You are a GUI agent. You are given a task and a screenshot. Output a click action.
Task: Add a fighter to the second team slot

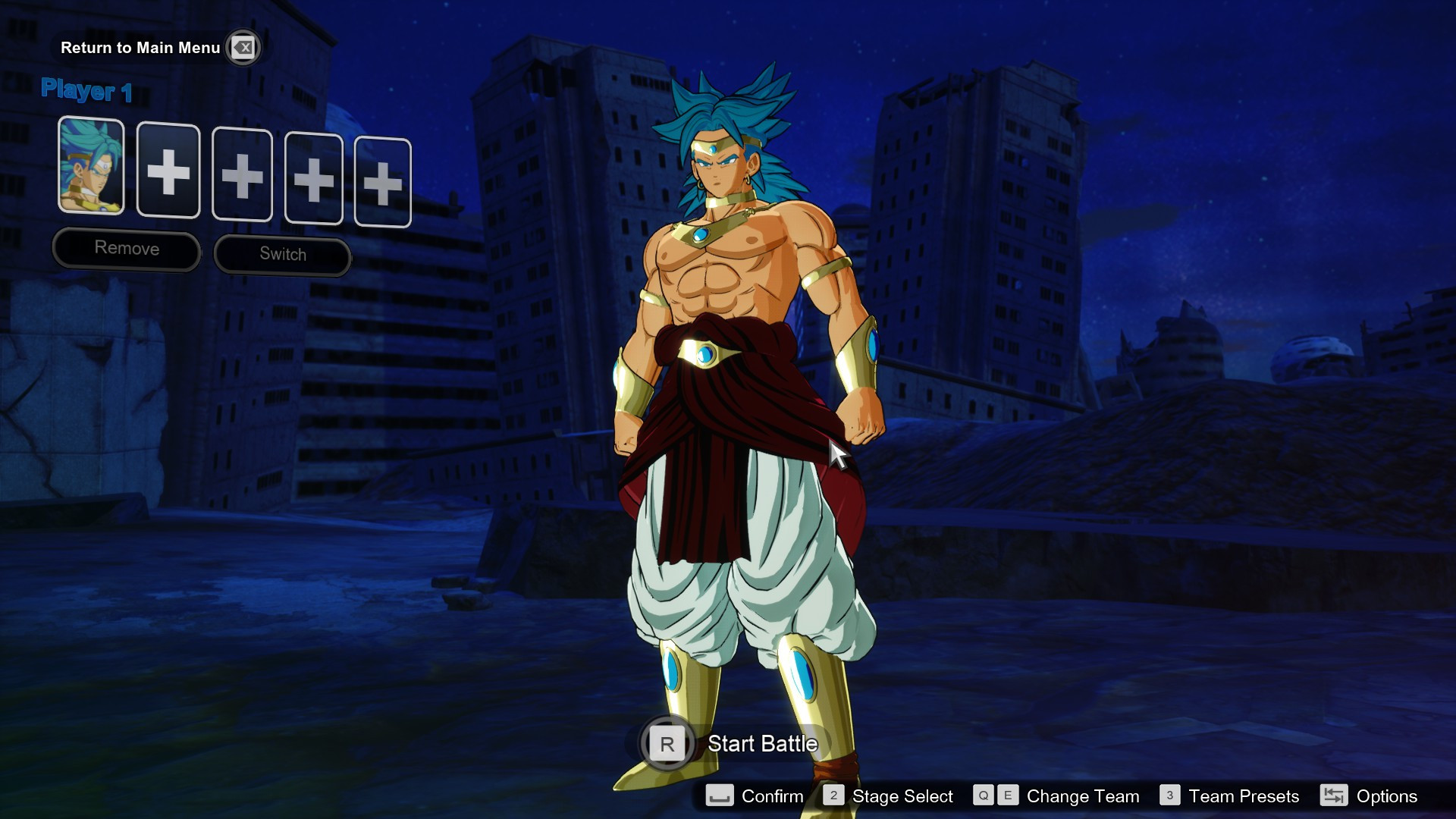coord(168,173)
